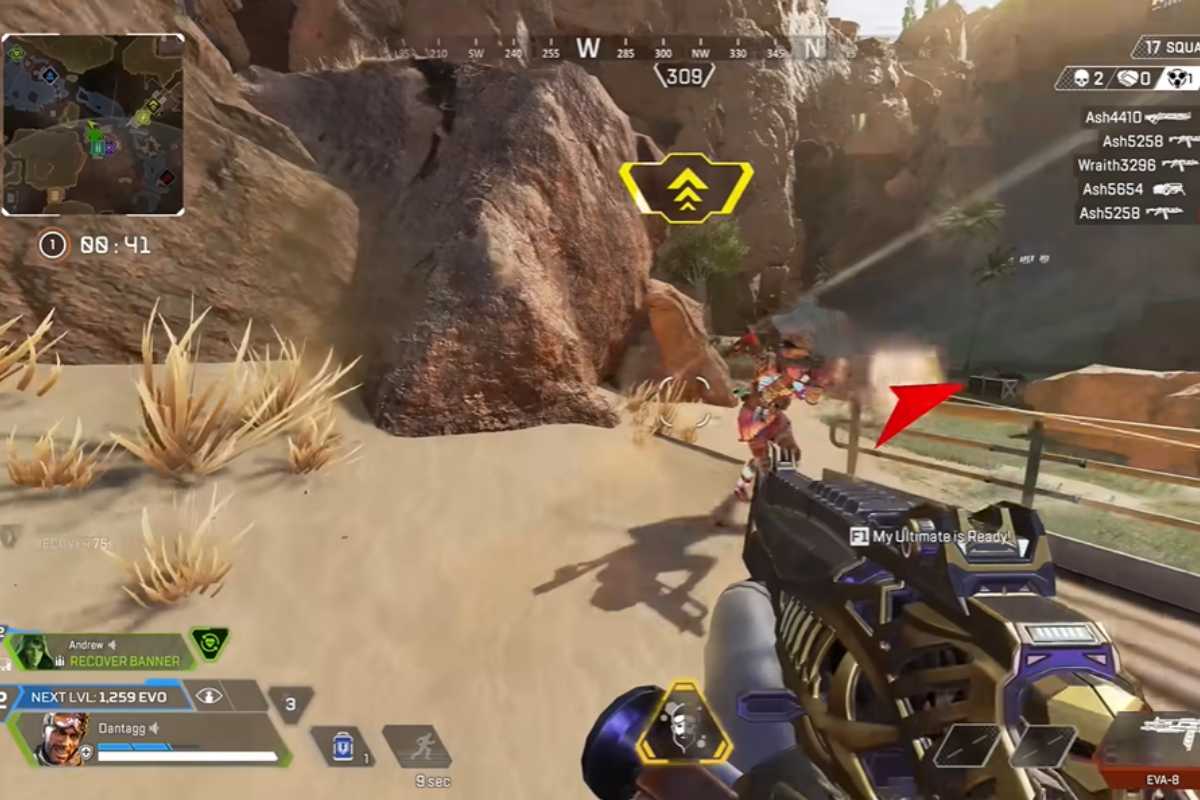Select the Wraith3296 kill feed row
The width and height of the screenshot is (1200, 800).
click(1137, 165)
